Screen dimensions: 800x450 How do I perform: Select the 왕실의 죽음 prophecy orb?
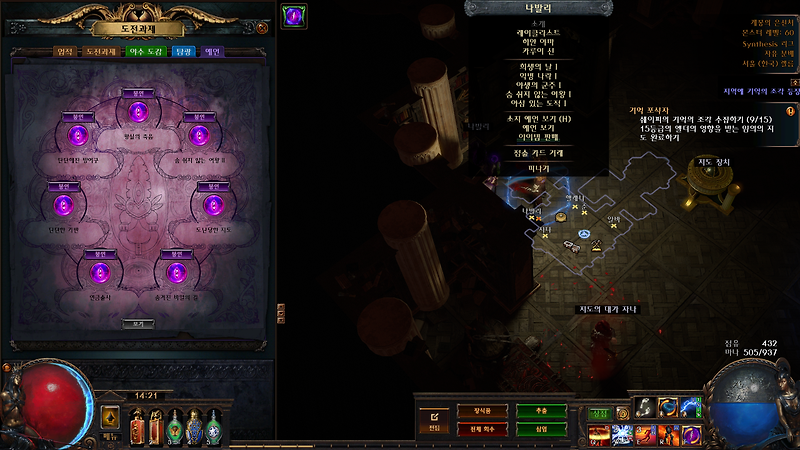click(x=139, y=110)
